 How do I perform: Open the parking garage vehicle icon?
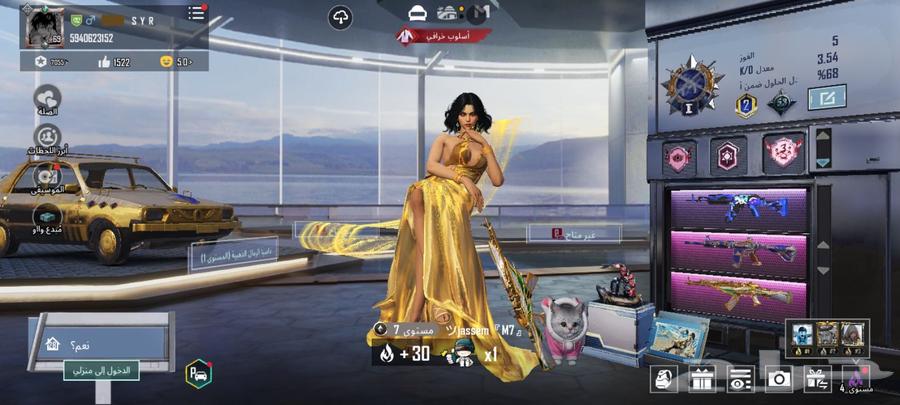tap(199, 373)
